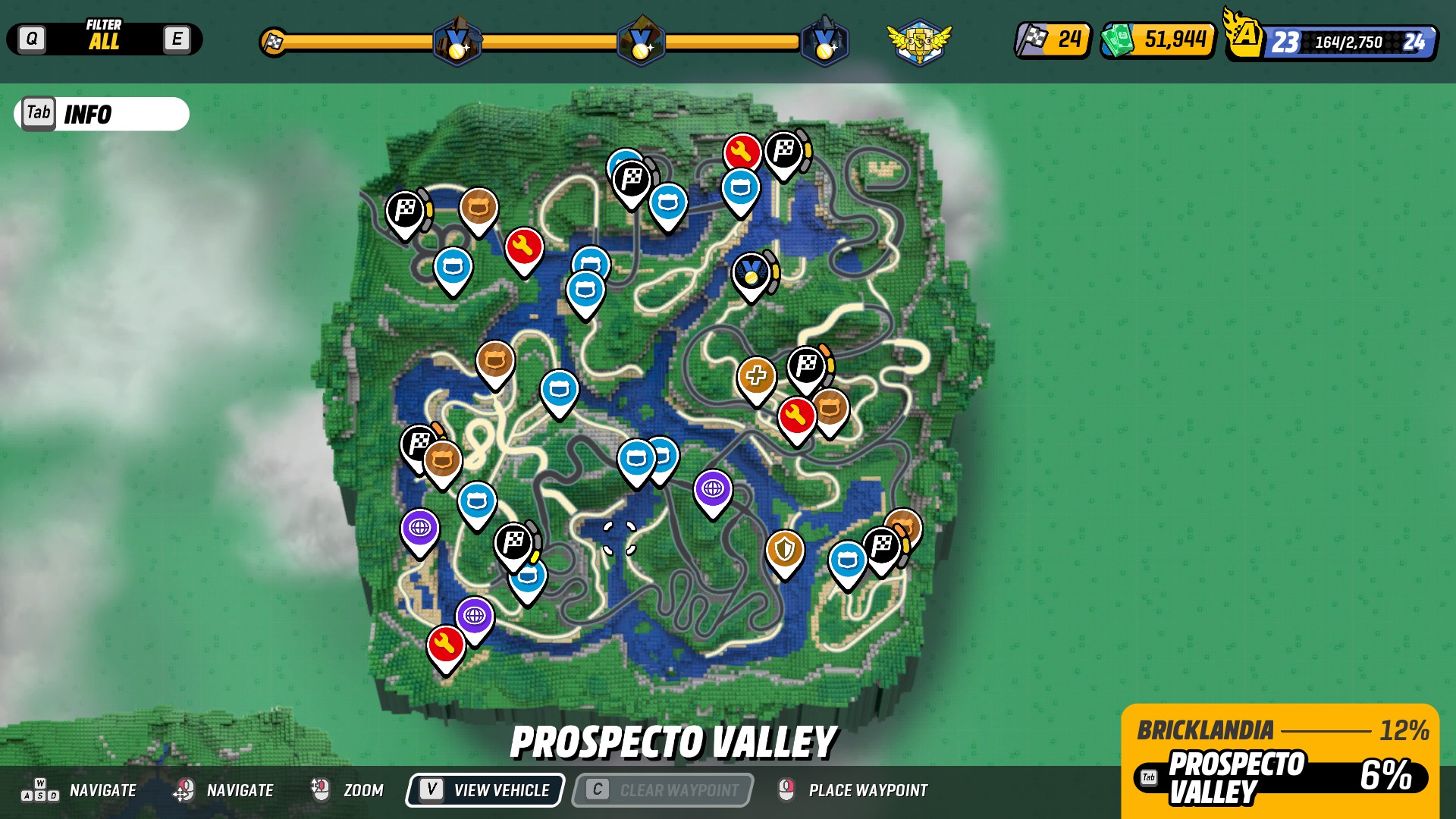The height and width of the screenshot is (819, 1456).
Task: Open the Info panel
Action: (x=101, y=114)
